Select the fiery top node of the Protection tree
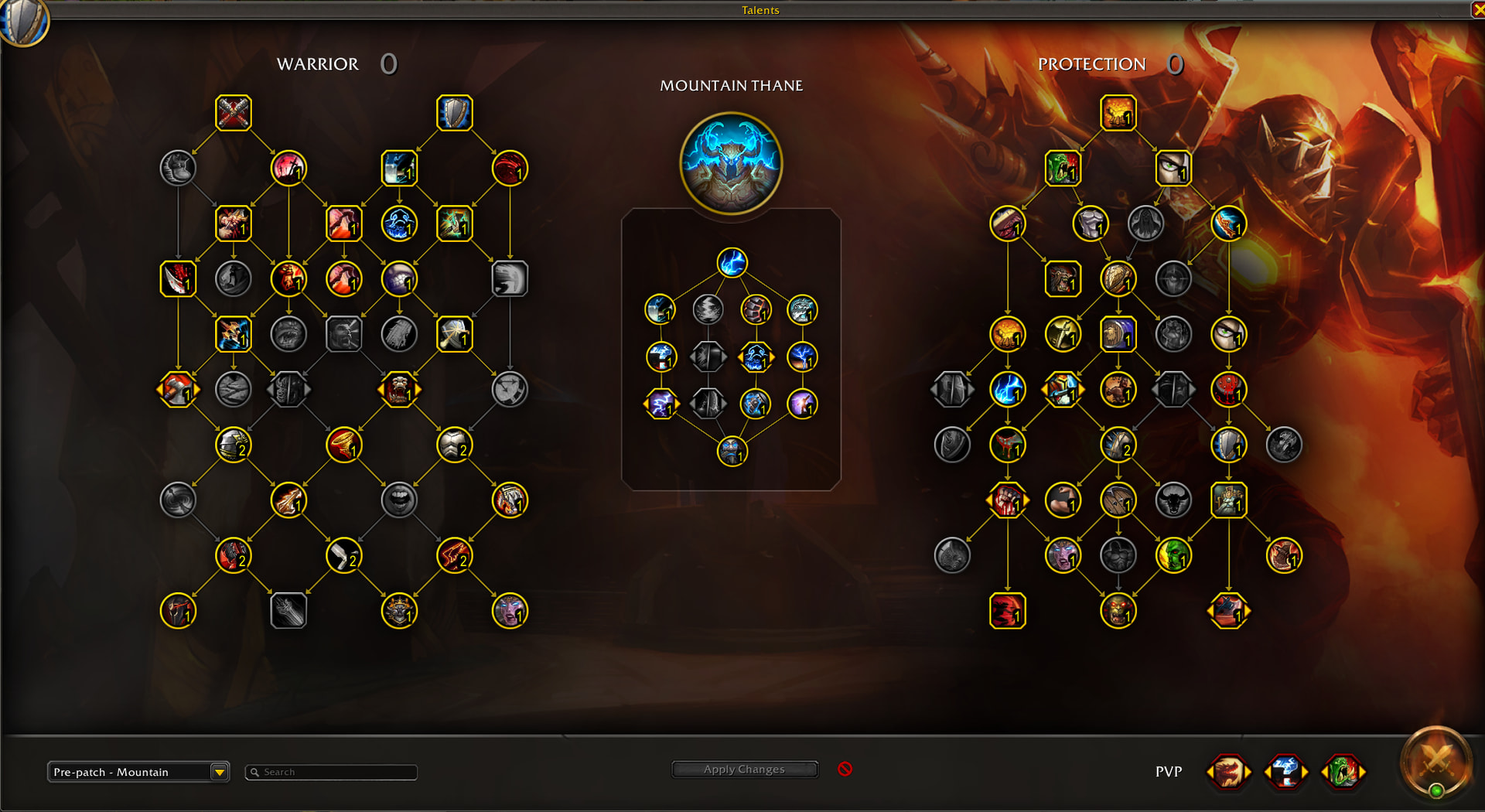The width and height of the screenshot is (1485, 812). pos(1118,113)
